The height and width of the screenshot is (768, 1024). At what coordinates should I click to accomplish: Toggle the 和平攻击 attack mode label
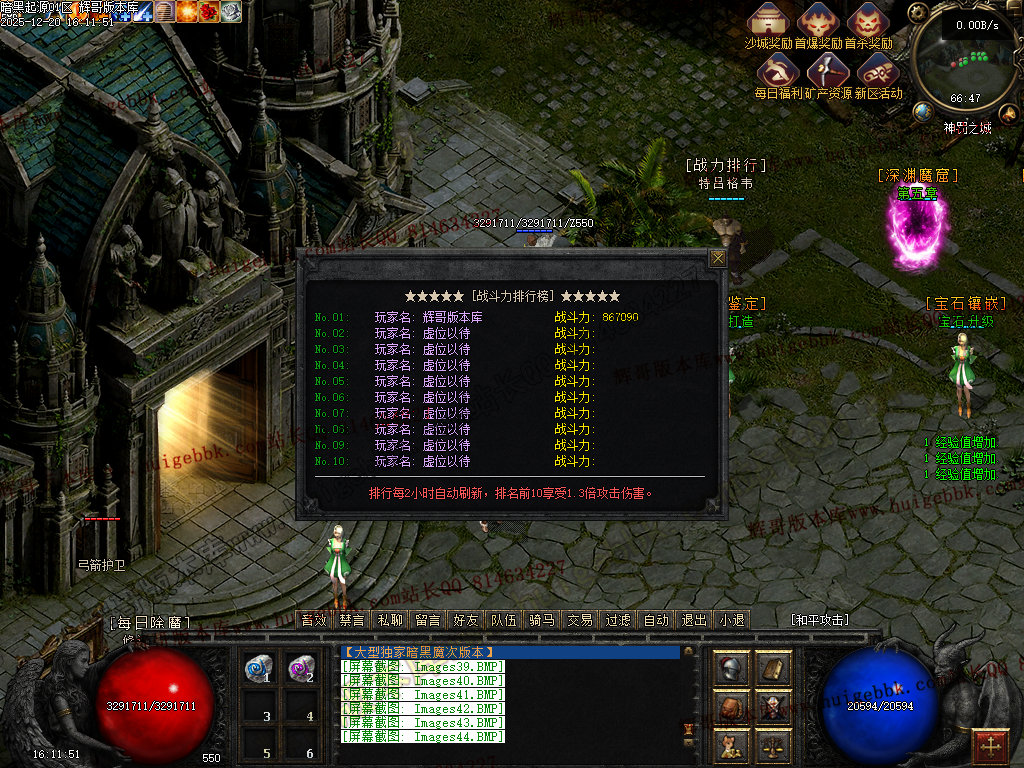(819, 620)
